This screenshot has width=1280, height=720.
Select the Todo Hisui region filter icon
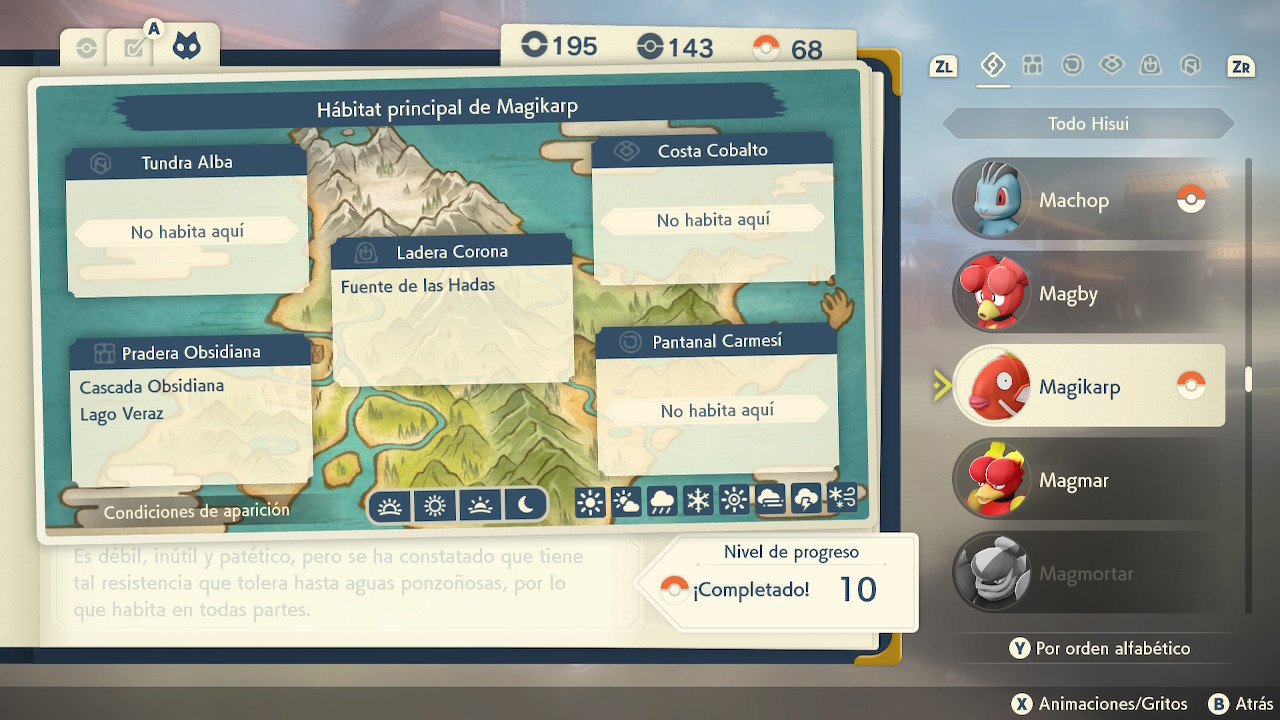click(992, 66)
